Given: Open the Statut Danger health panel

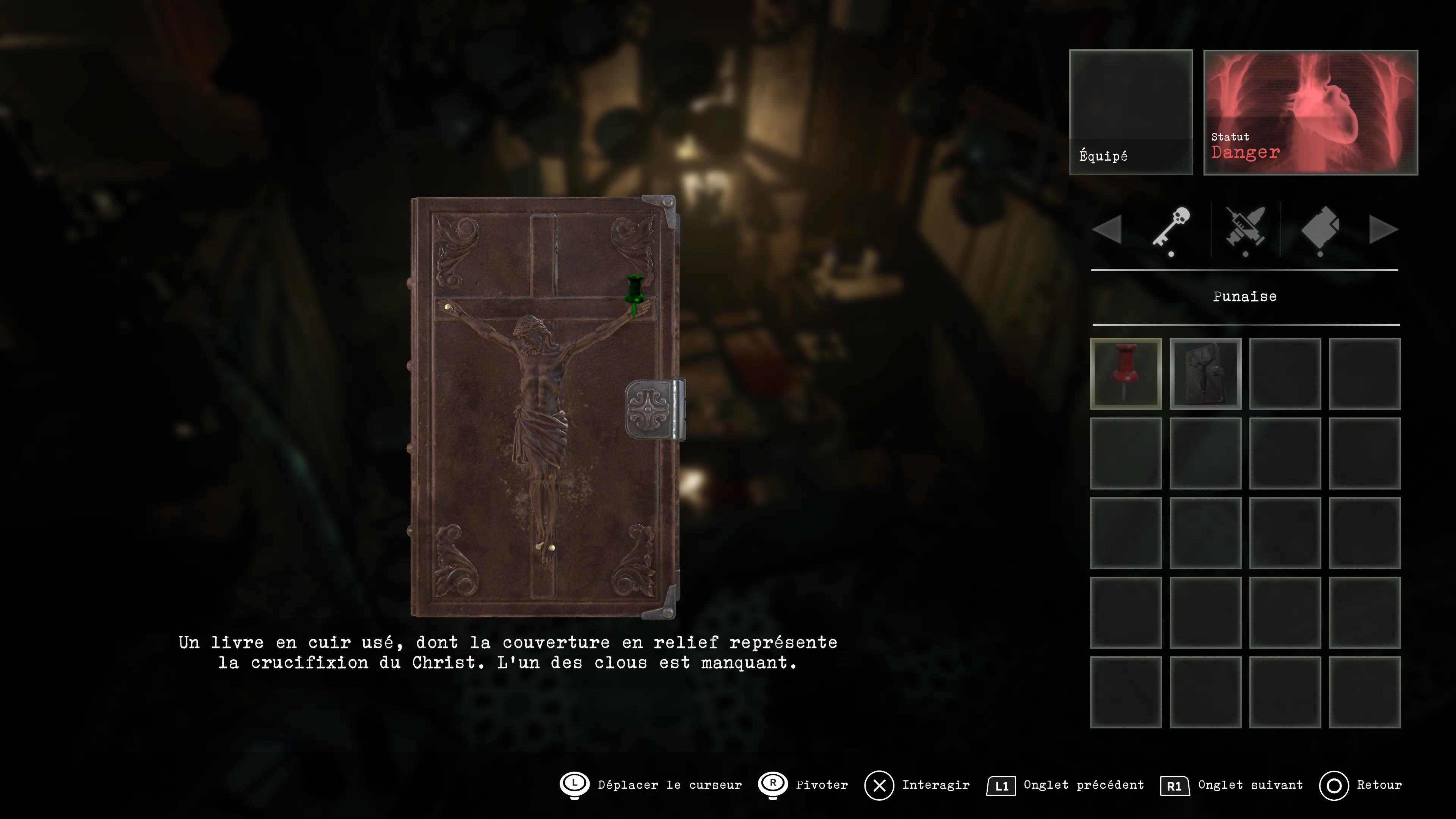Looking at the screenshot, I should 1310,112.
